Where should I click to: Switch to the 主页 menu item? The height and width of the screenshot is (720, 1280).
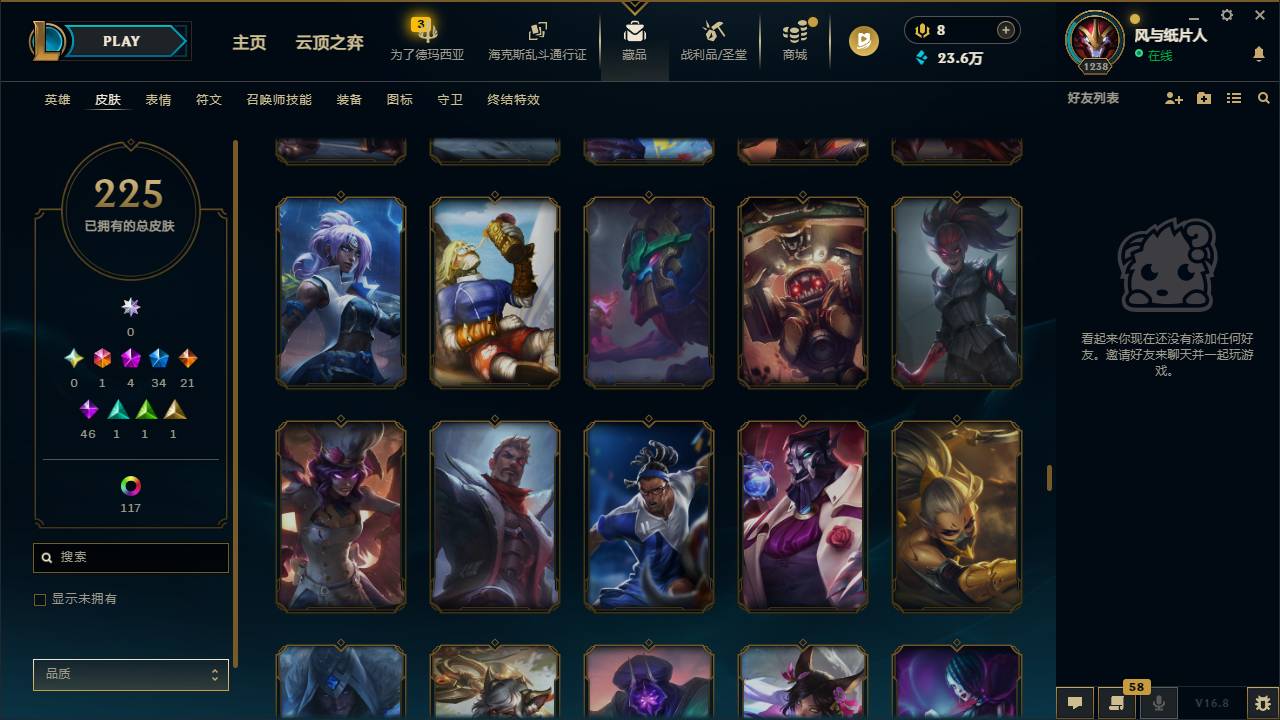coord(248,43)
